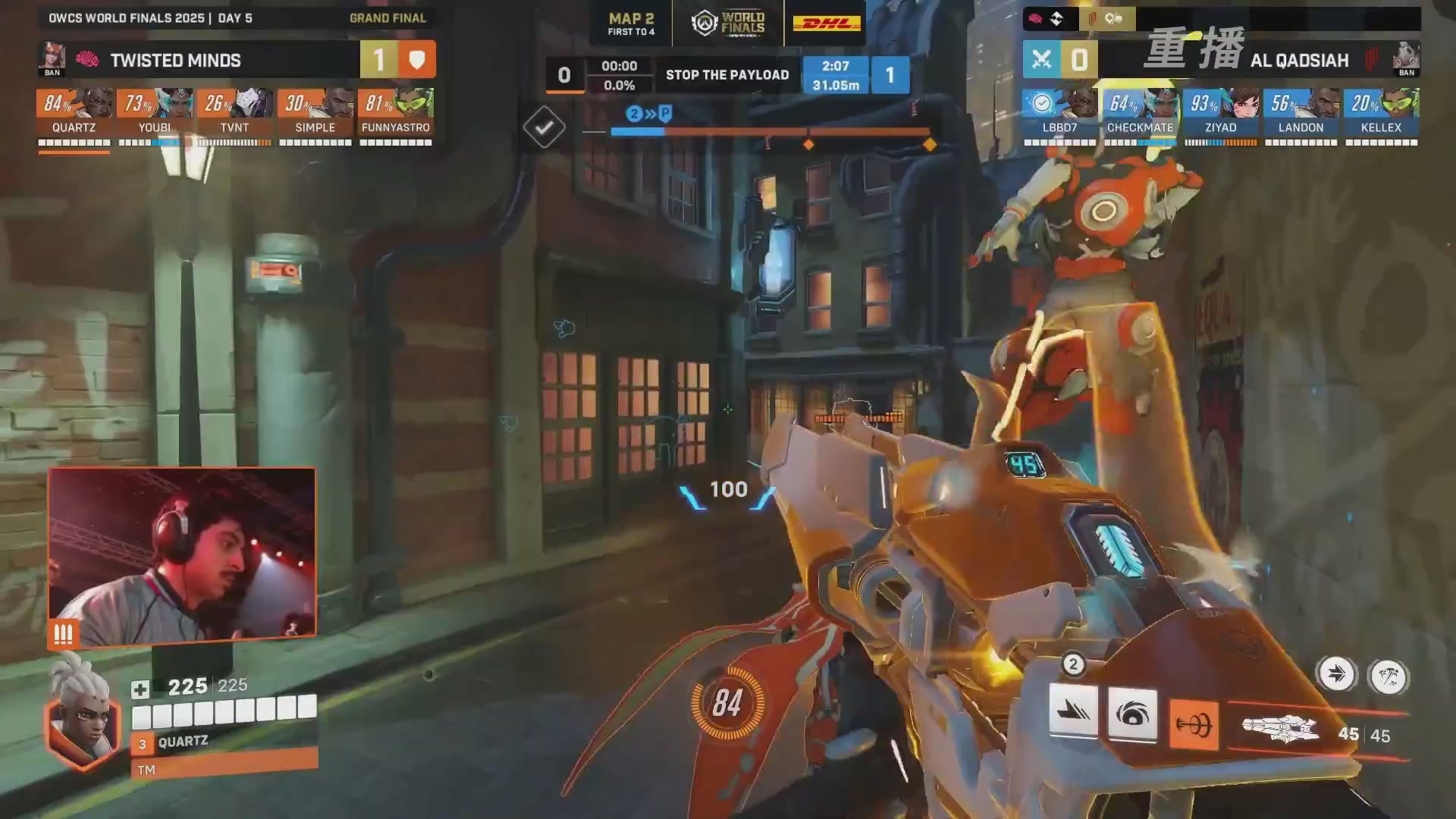Click the ultimate charge meter showing 84
This screenshot has height=819, width=1456.
click(x=726, y=703)
